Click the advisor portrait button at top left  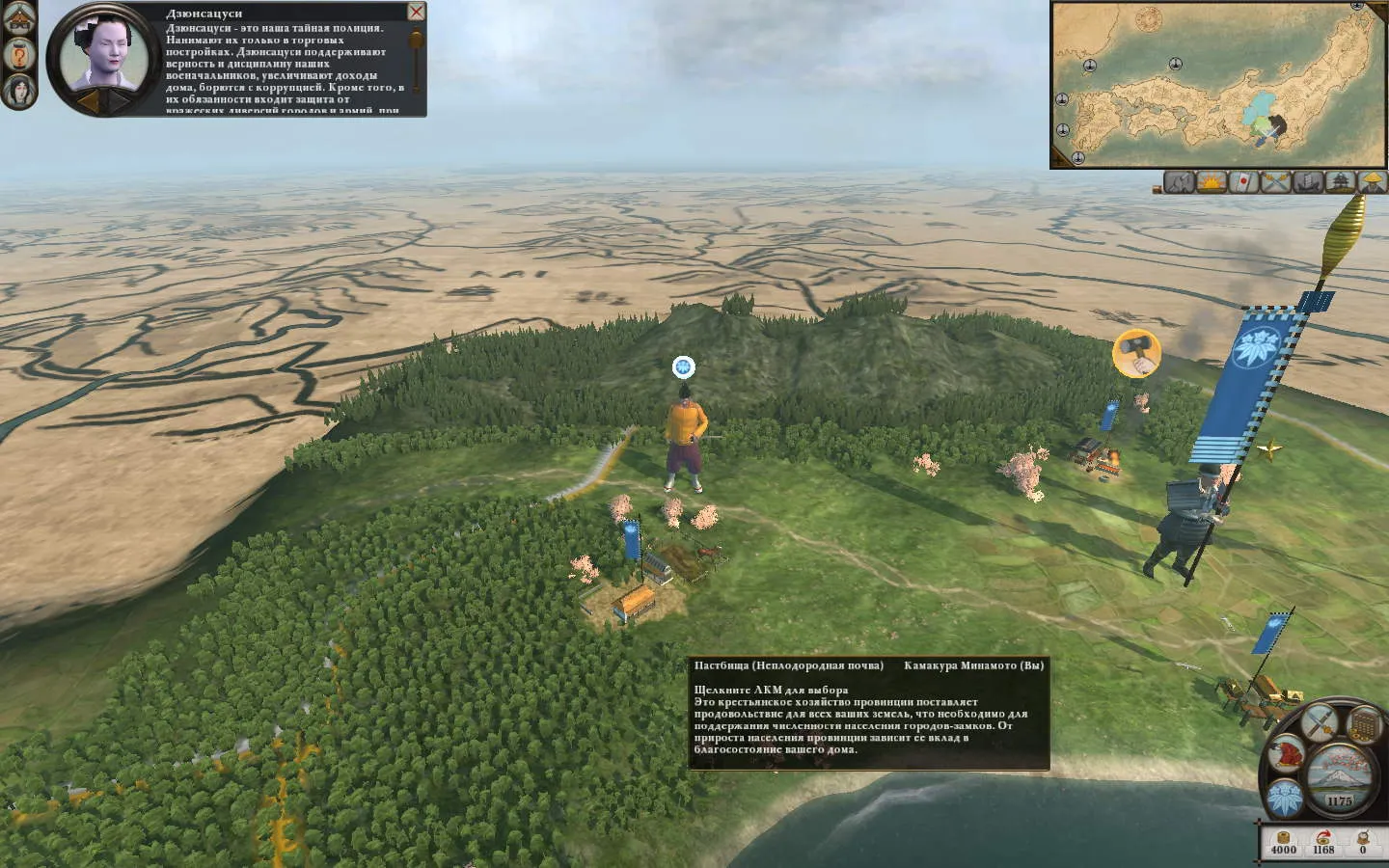pos(19,91)
